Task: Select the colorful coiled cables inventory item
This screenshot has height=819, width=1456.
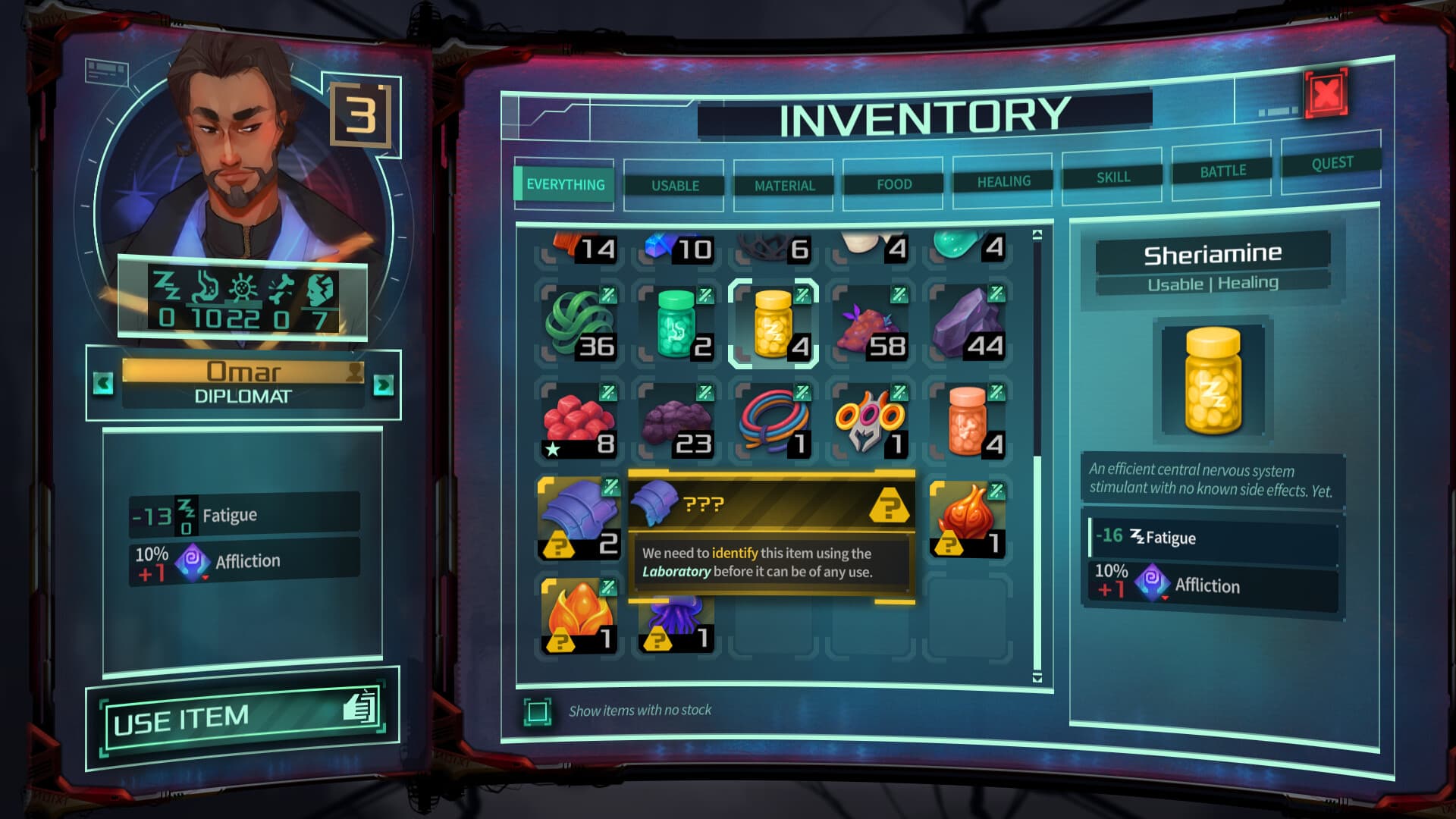Action: click(x=775, y=419)
